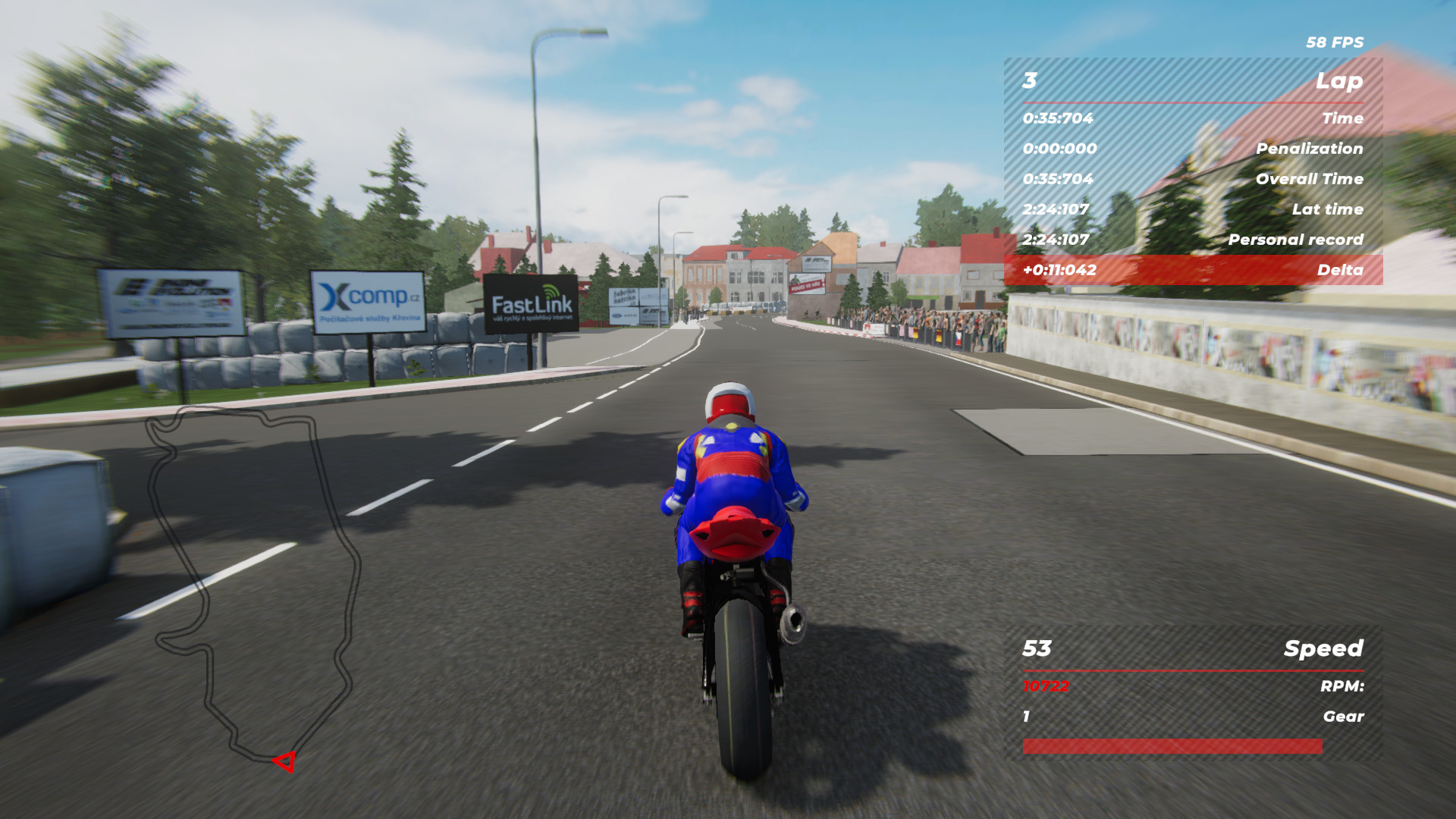Select the red player marker on the minimap
Screen dimensions: 1456x819
285,761
